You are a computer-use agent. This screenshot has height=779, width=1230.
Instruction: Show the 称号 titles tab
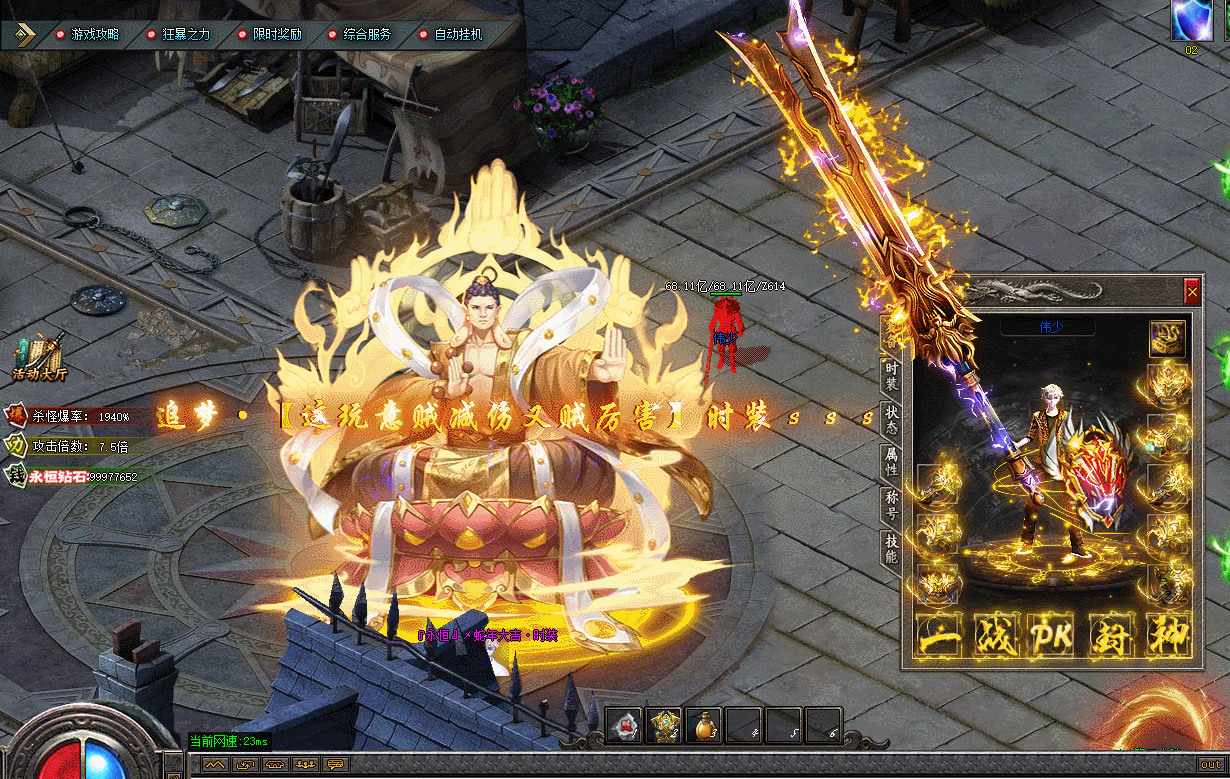[891, 503]
